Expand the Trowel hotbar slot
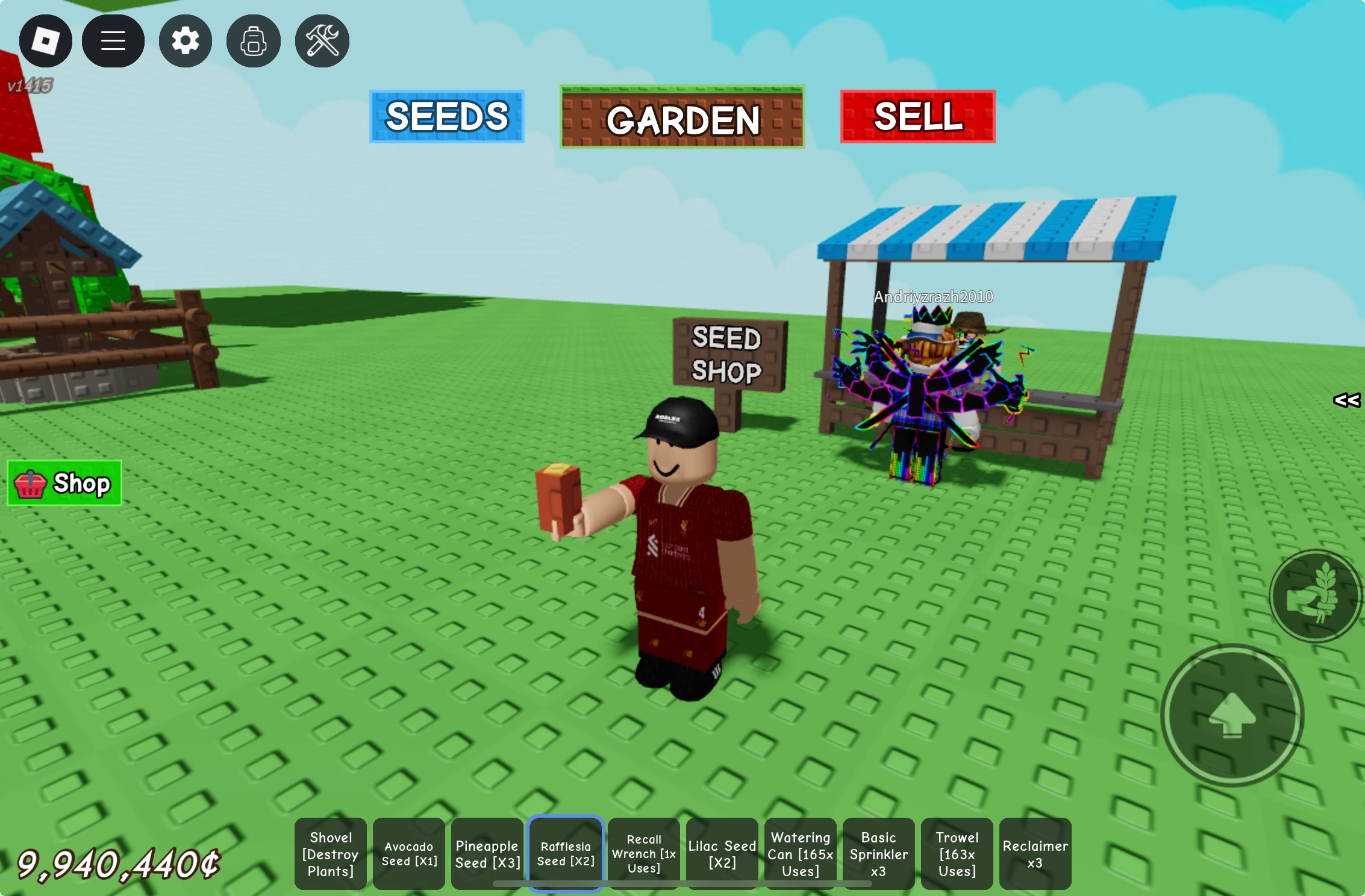 [x=957, y=853]
